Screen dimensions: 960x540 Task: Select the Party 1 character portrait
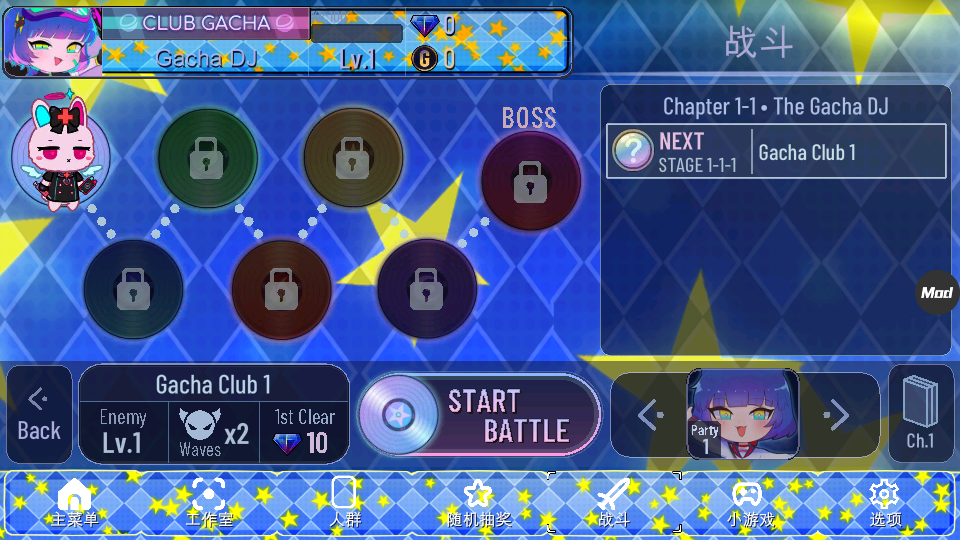click(x=742, y=414)
